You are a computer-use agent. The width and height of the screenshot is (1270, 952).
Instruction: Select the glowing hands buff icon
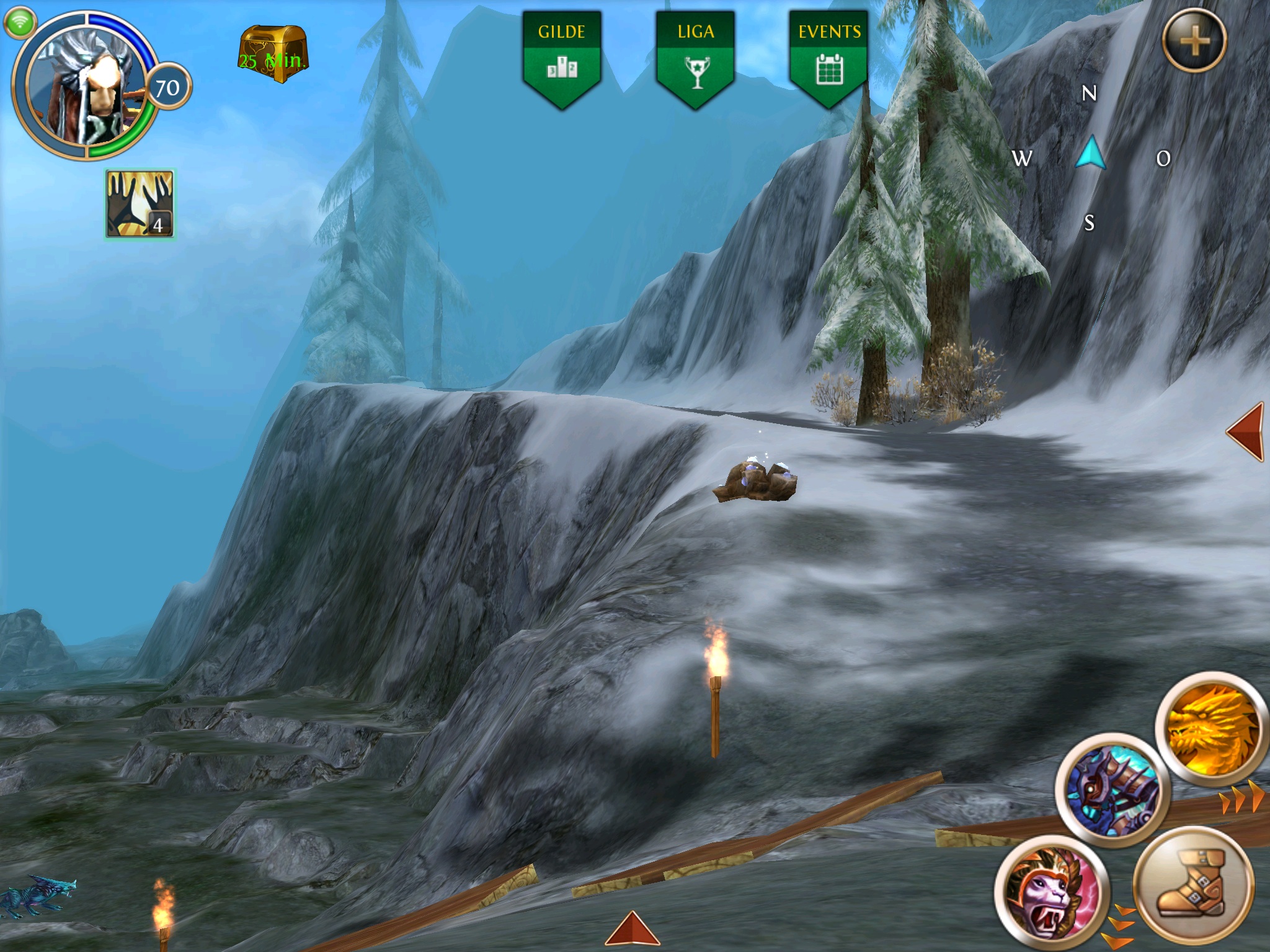(x=140, y=204)
